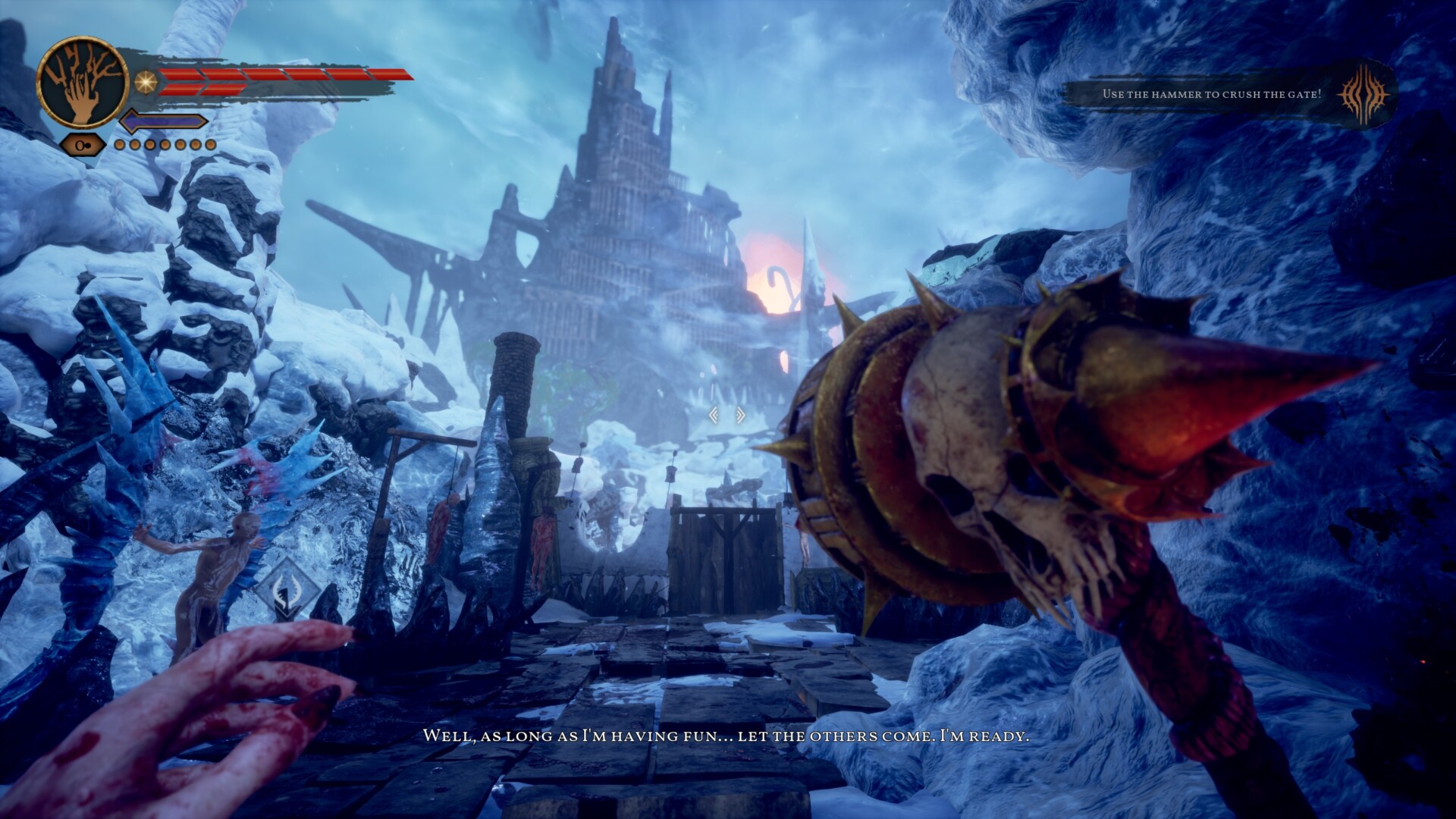Viewport: 1456px width, 819px height.
Task: Select the 'Use the hammer to crush the gate' objective
Action: point(1211,94)
